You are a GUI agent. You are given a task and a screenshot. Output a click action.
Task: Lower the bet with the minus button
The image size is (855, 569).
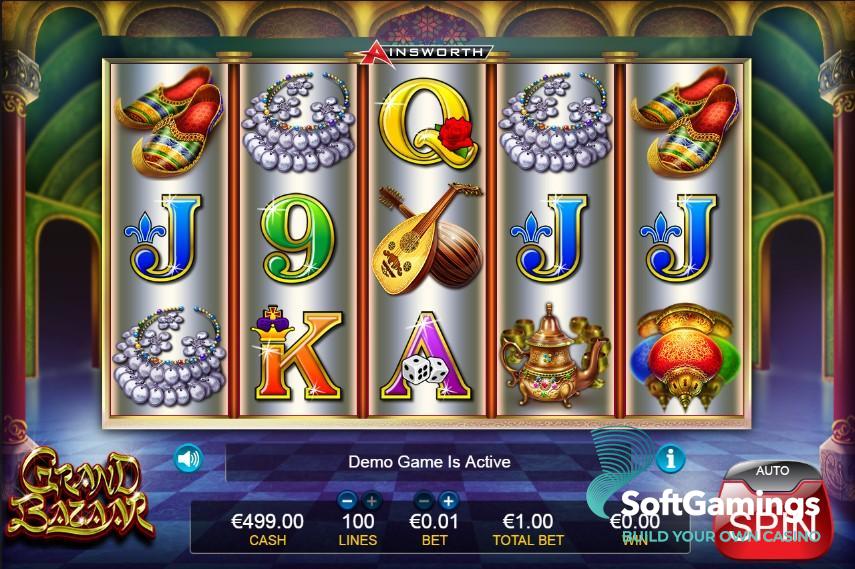[423, 501]
